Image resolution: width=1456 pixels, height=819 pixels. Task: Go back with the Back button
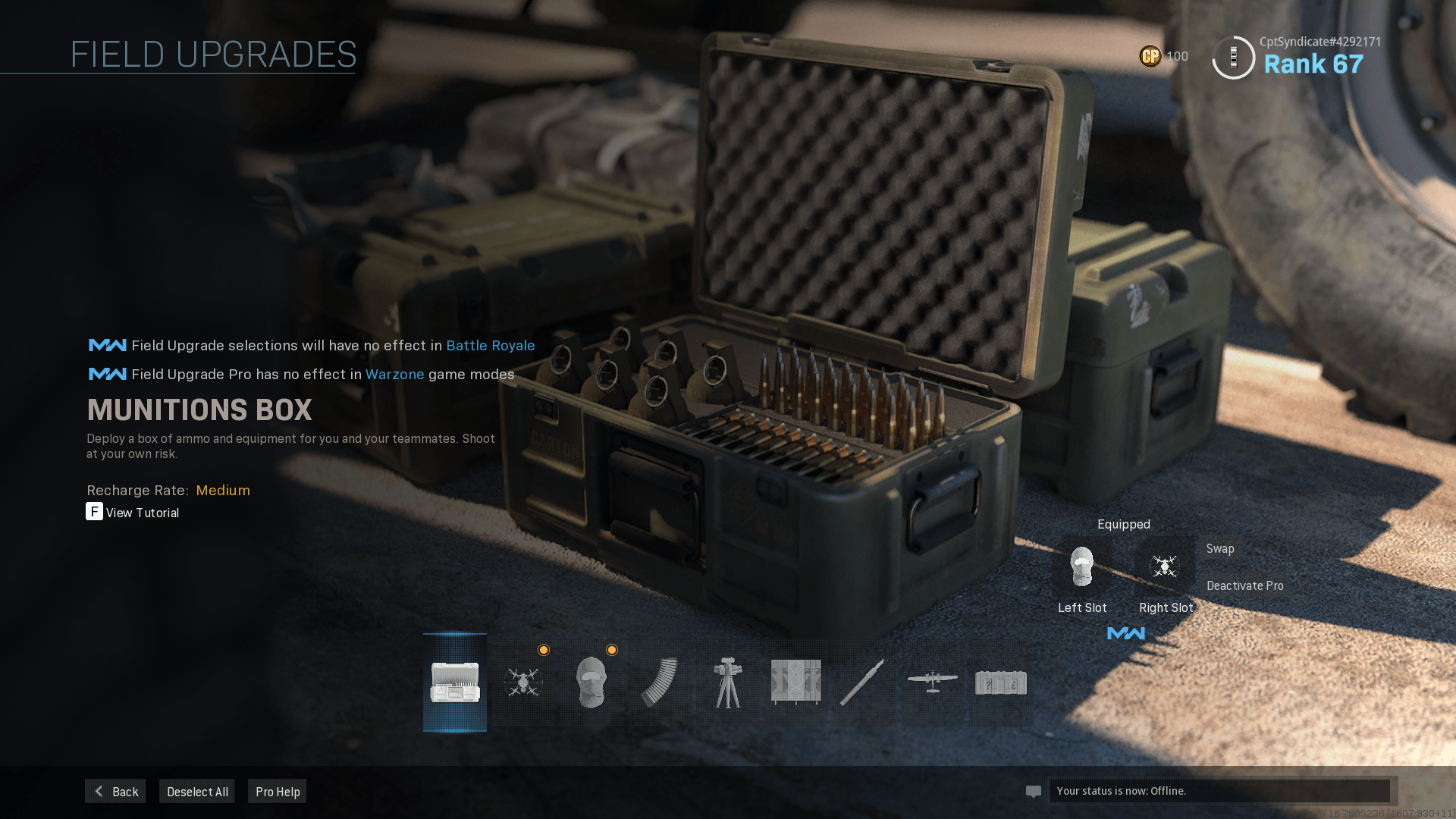coord(115,791)
